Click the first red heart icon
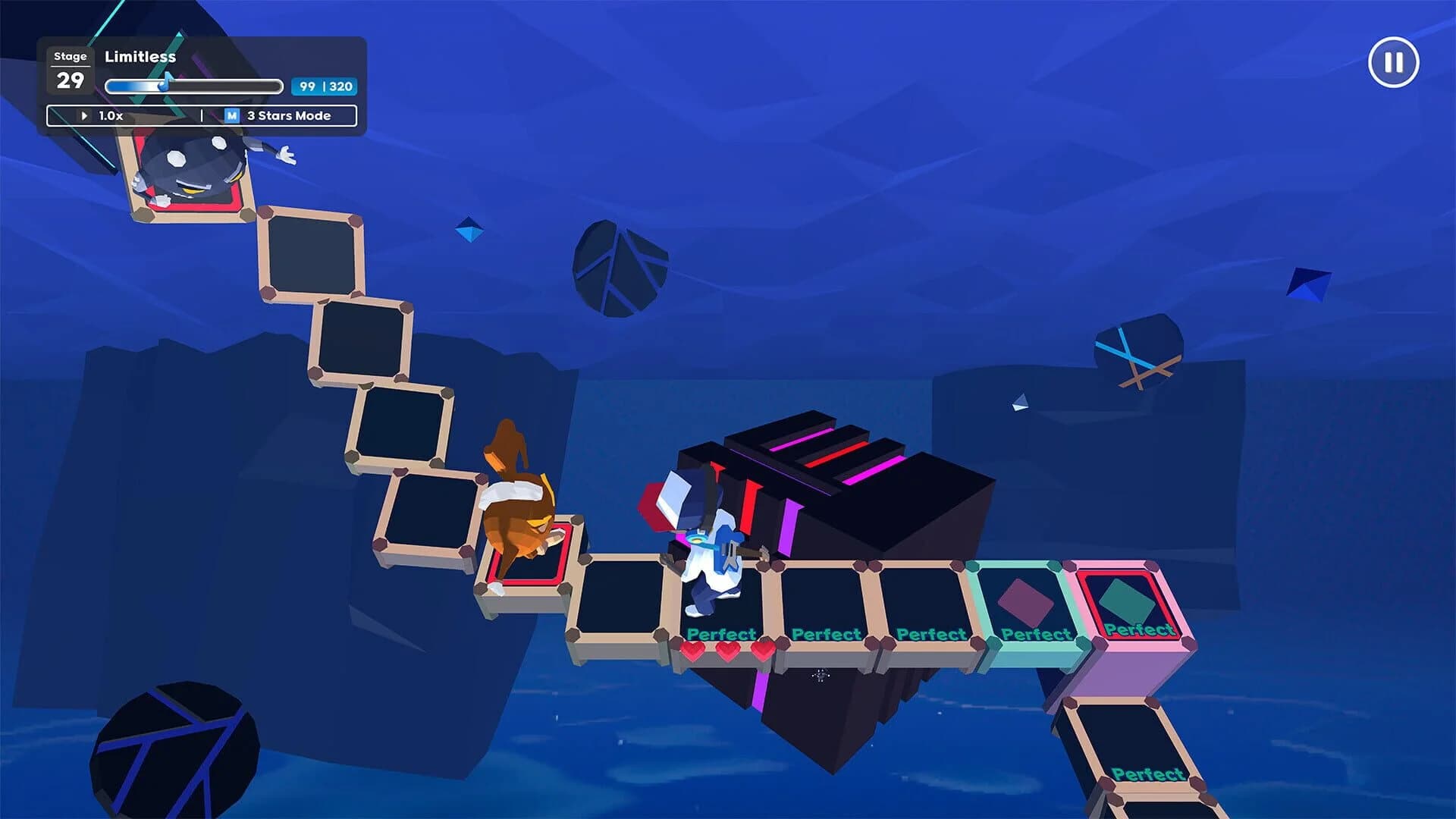 tap(694, 650)
